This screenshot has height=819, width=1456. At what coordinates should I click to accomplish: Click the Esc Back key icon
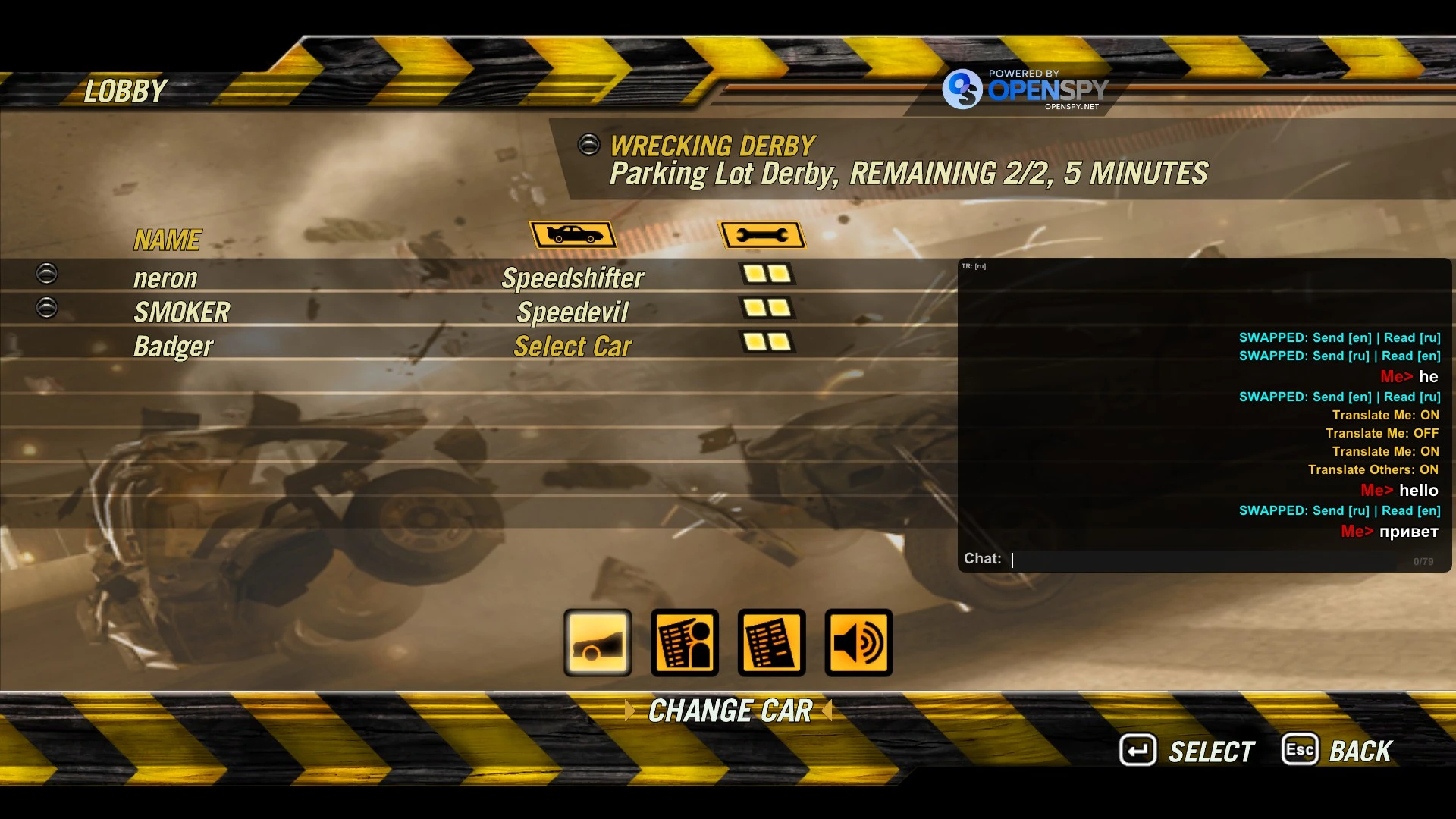[x=1300, y=749]
